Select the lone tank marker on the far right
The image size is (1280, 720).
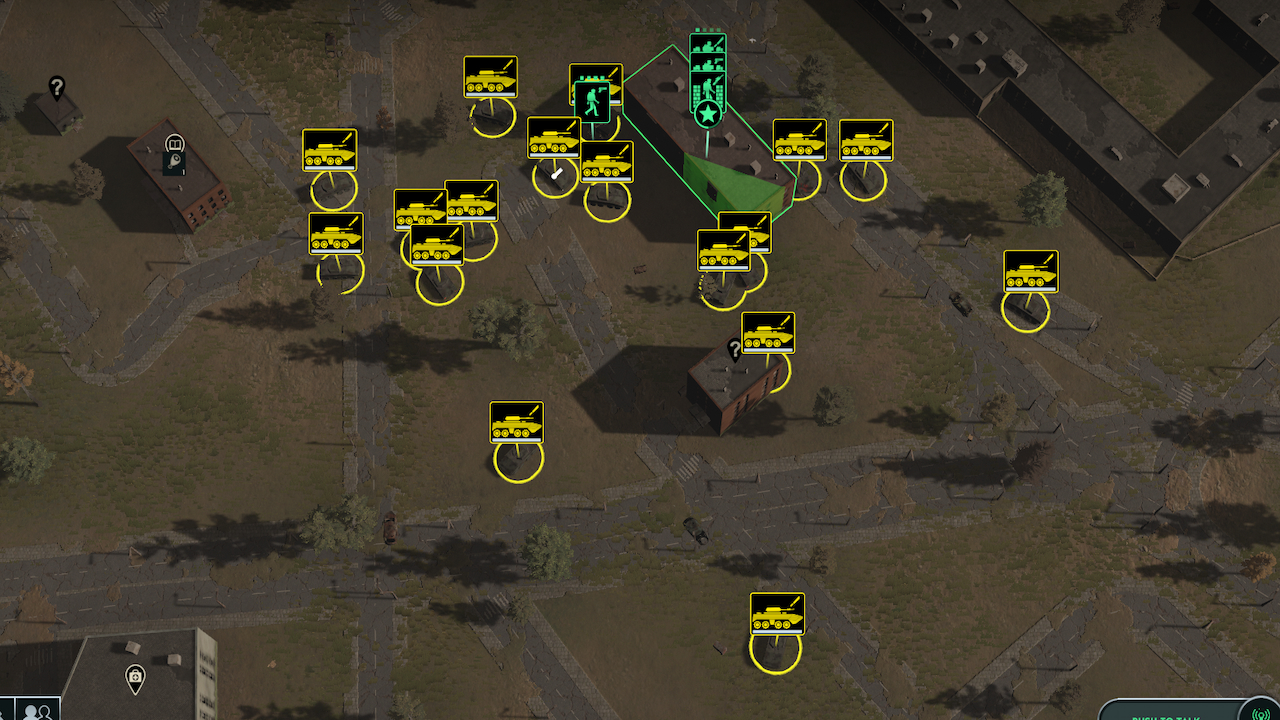[1032, 271]
